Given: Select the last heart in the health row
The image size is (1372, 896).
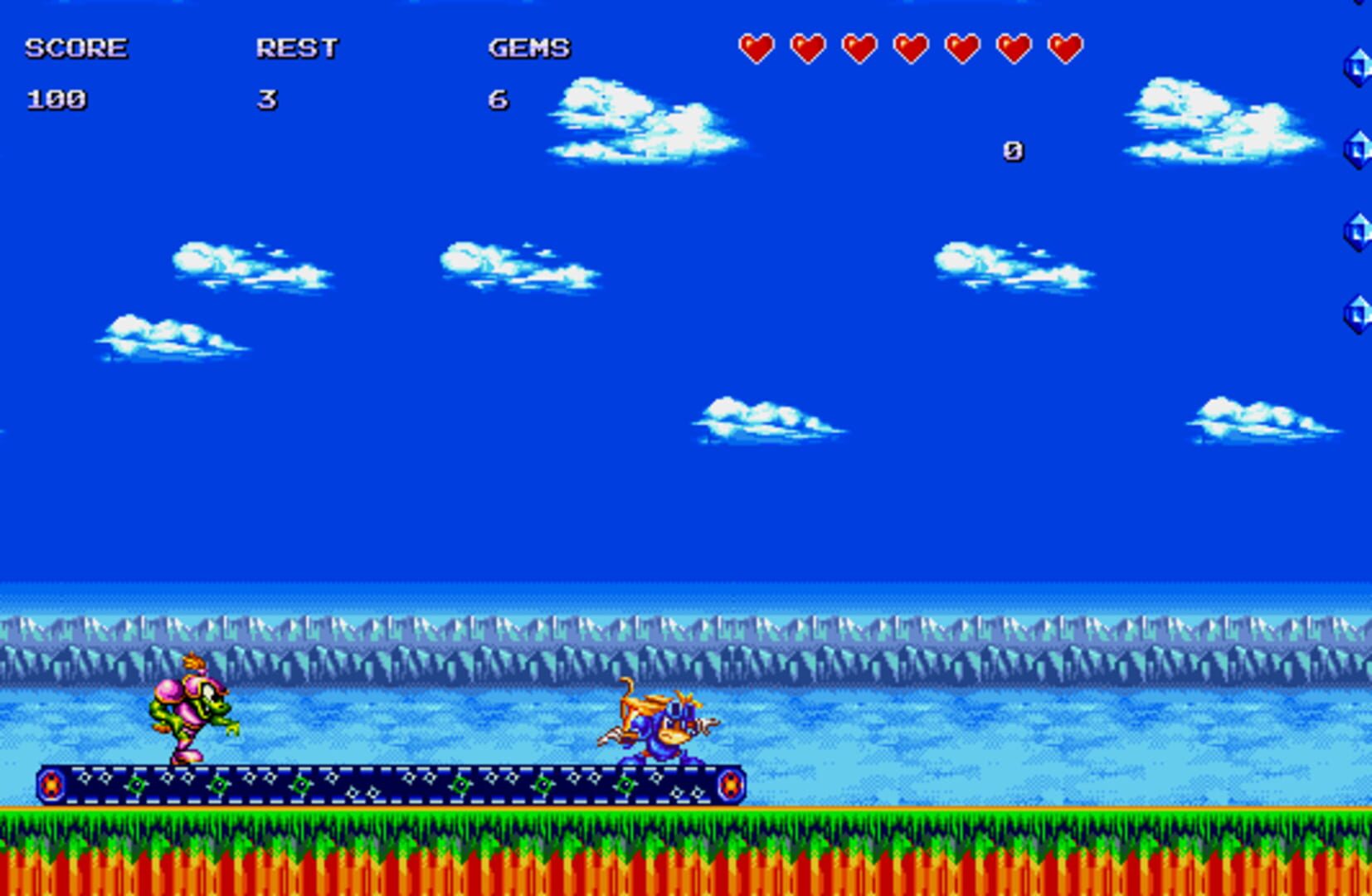Looking at the screenshot, I should [x=1063, y=47].
